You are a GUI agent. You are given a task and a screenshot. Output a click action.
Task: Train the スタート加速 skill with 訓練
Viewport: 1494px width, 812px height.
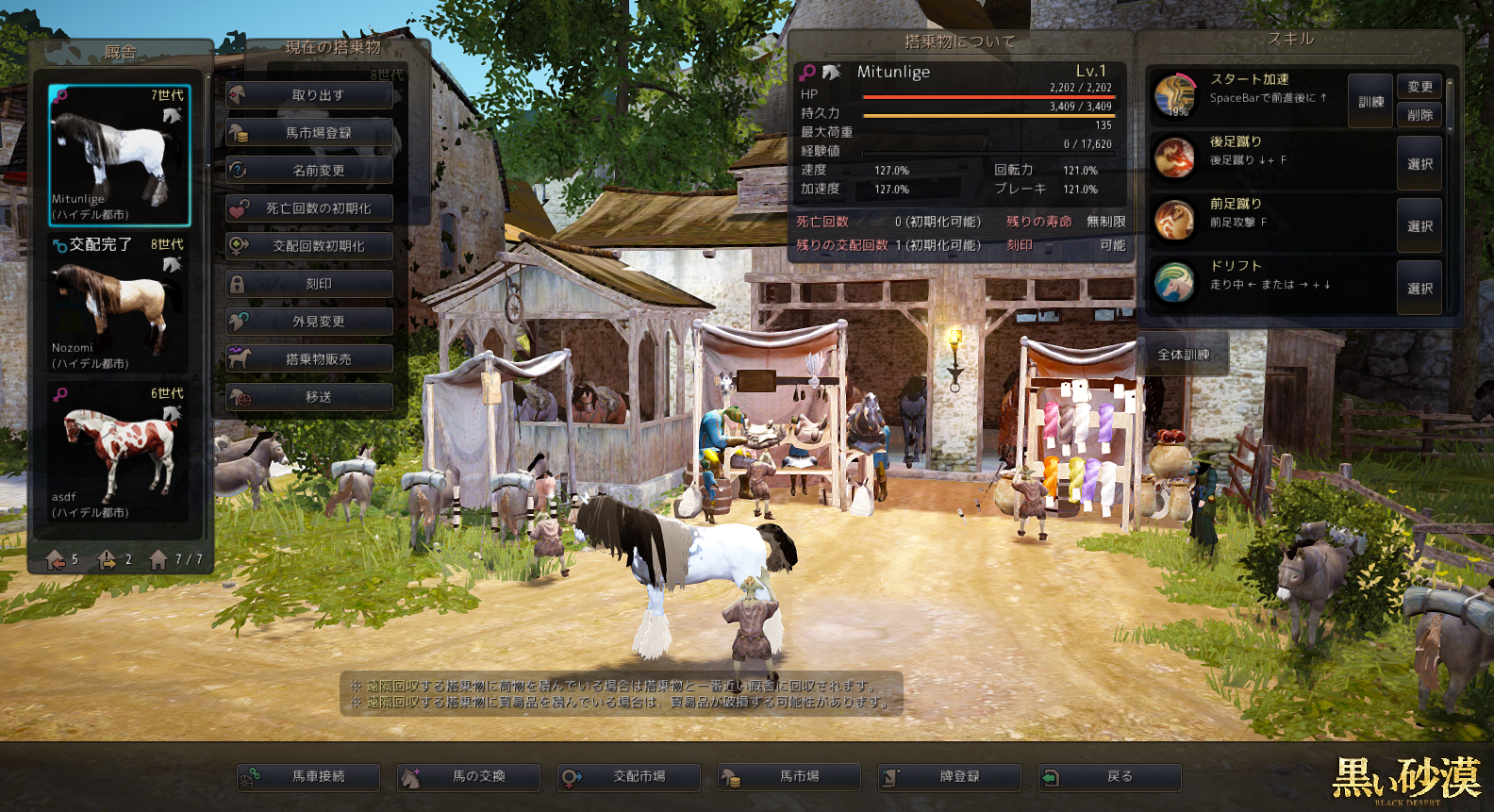pos(1370,101)
